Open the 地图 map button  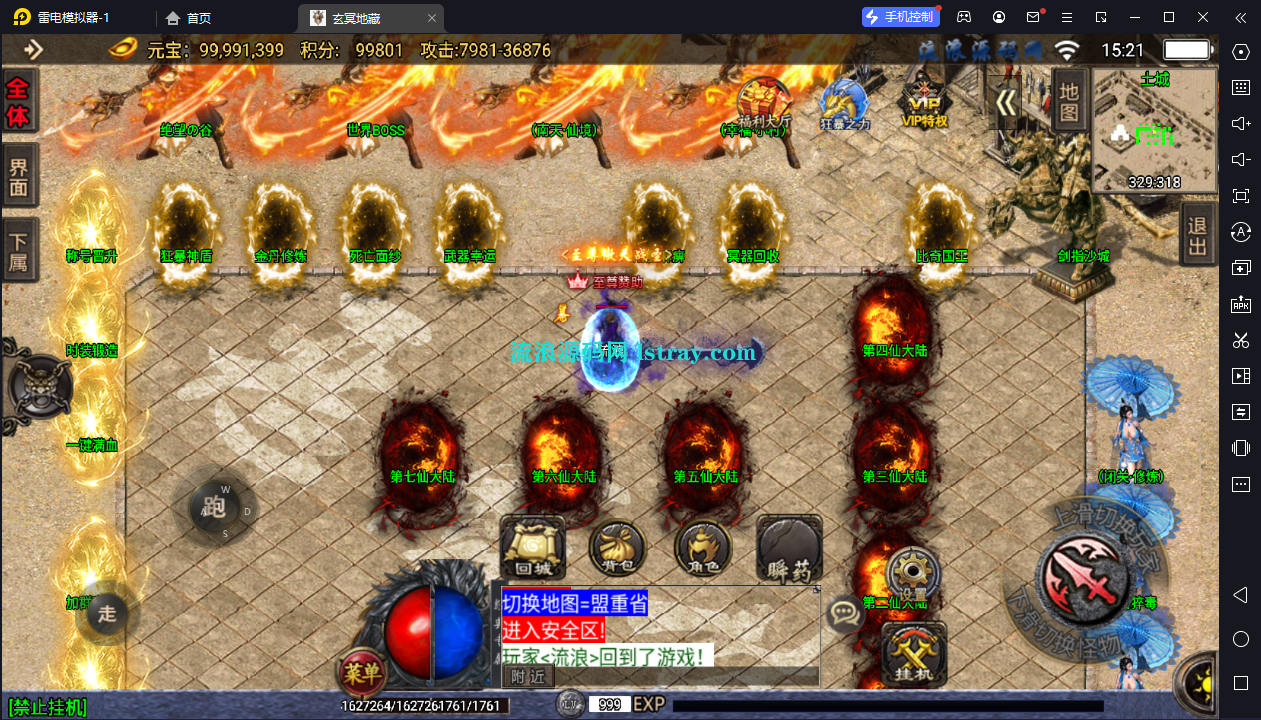(x=1069, y=100)
